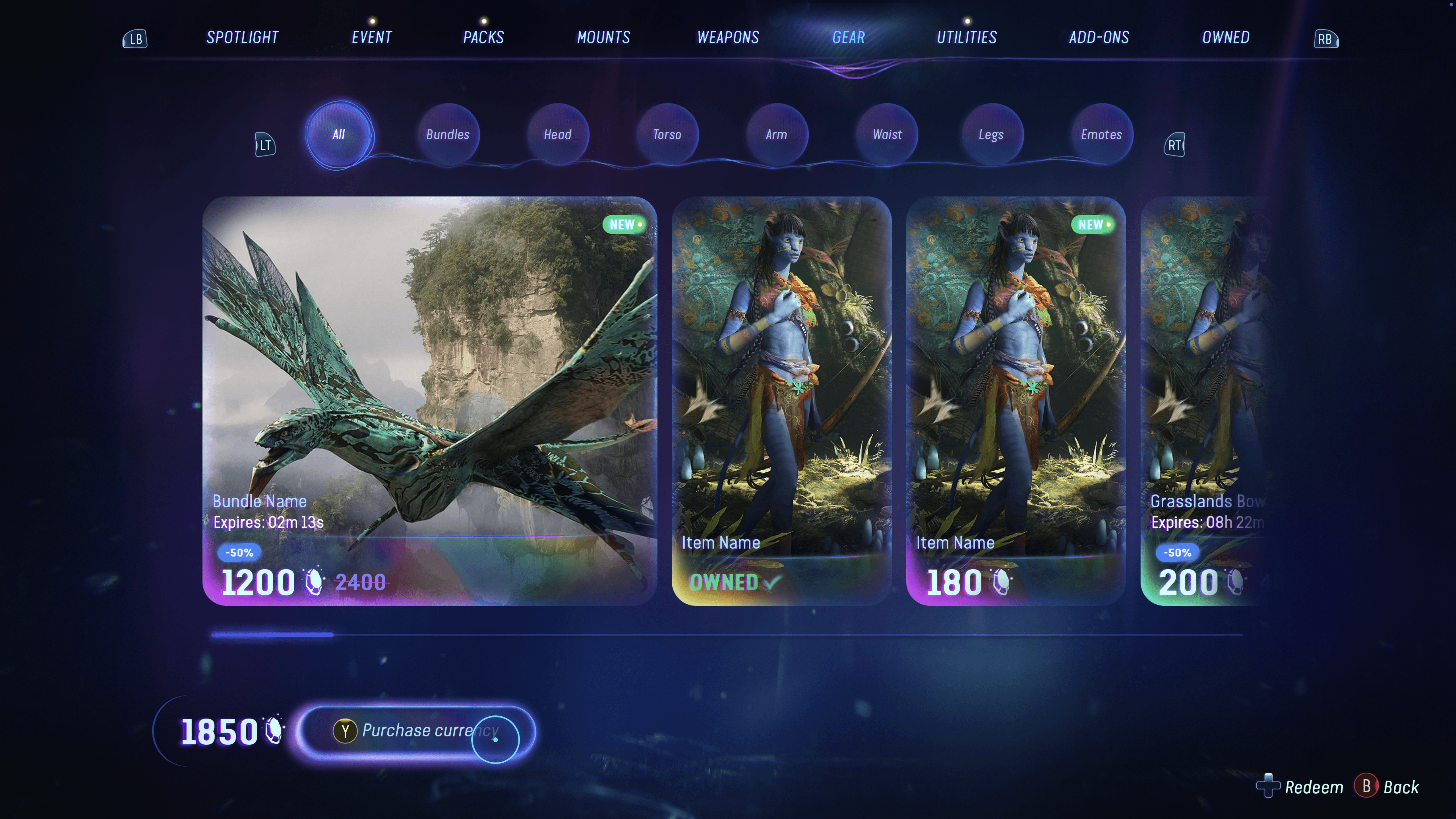Show Legs gear only

tap(991, 135)
